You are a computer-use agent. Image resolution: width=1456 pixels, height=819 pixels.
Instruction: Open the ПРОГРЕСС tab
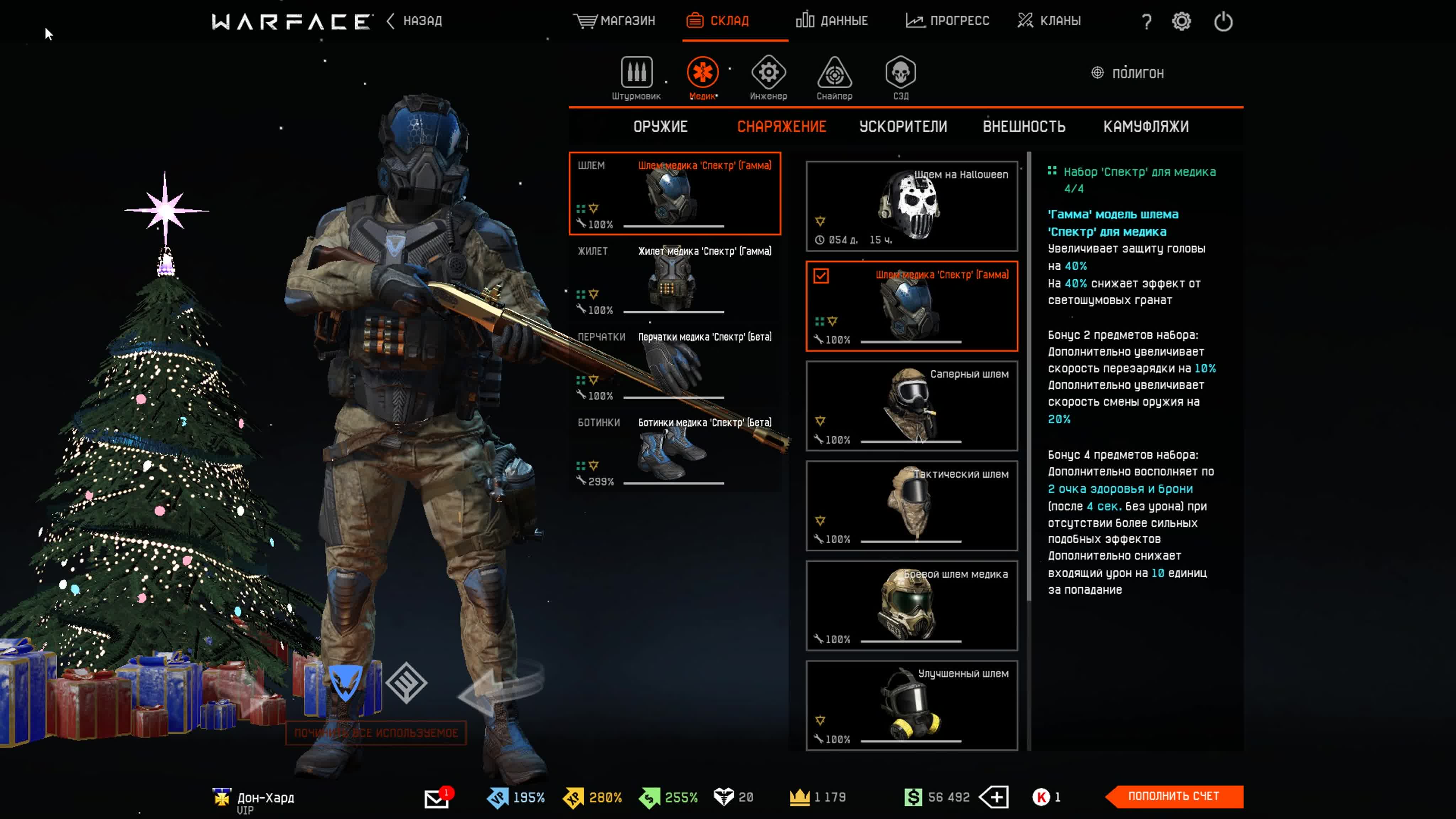point(947,21)
